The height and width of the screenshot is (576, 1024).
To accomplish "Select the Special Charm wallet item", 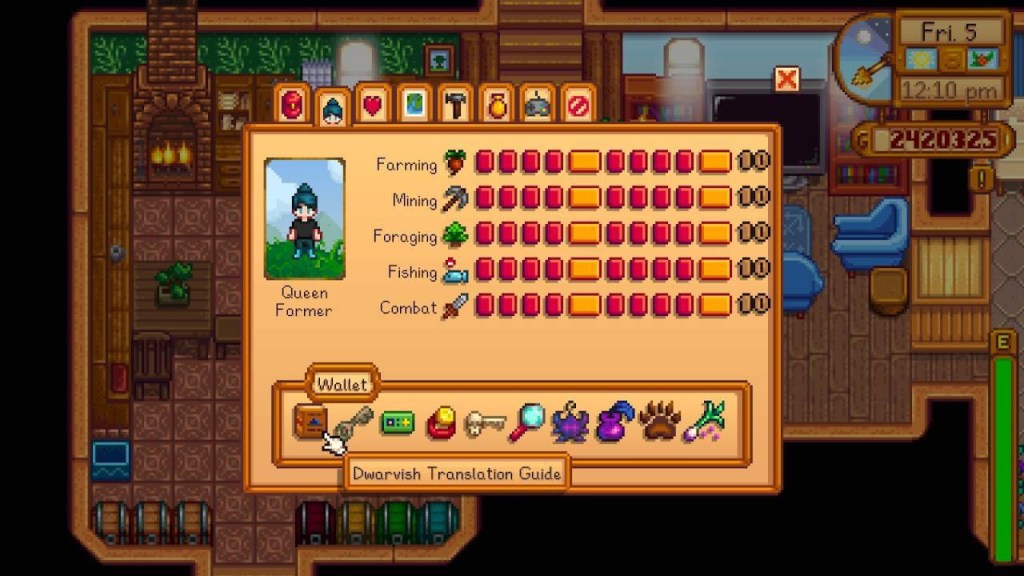I will [441, 423].
